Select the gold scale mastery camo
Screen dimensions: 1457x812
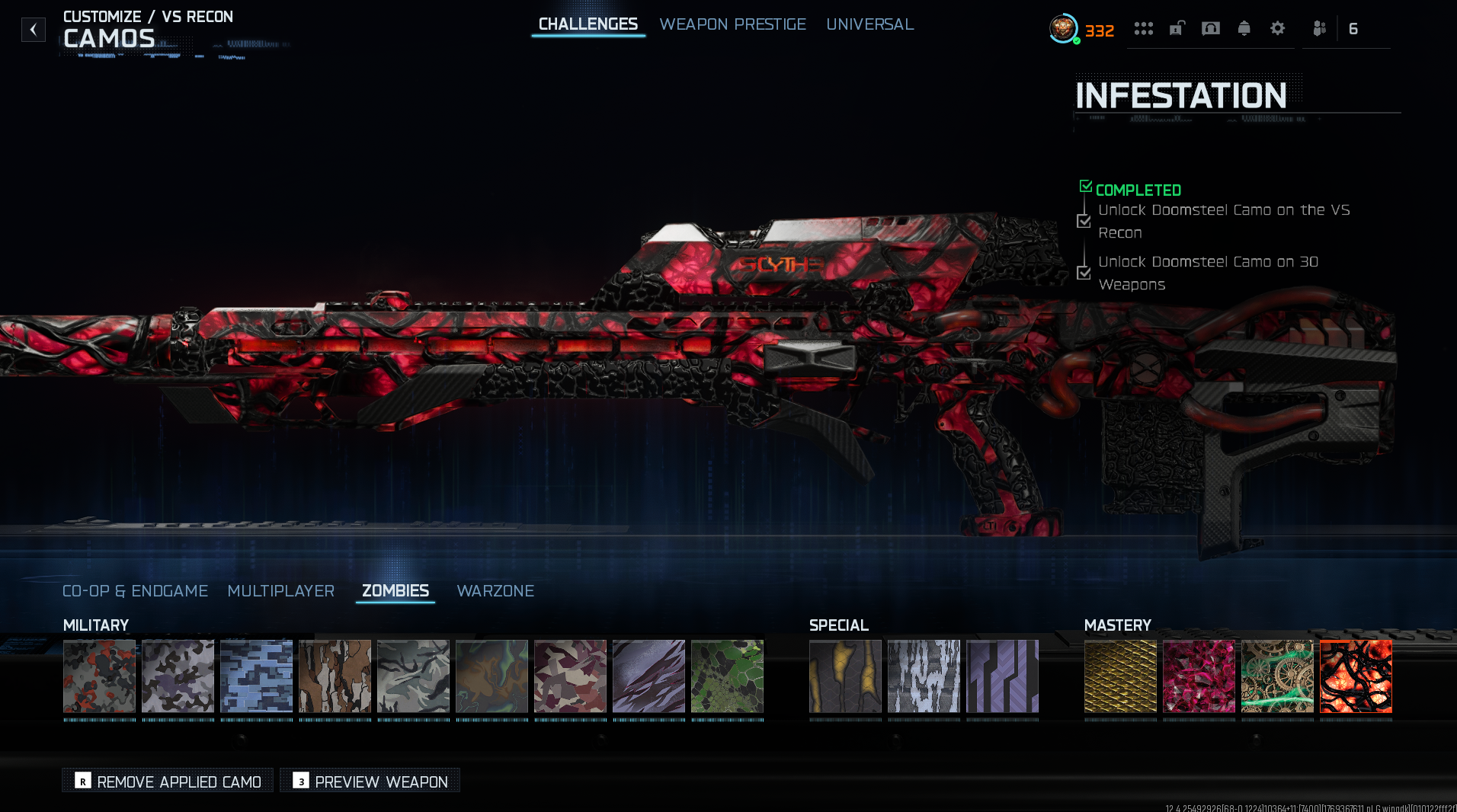point(1120,676)
